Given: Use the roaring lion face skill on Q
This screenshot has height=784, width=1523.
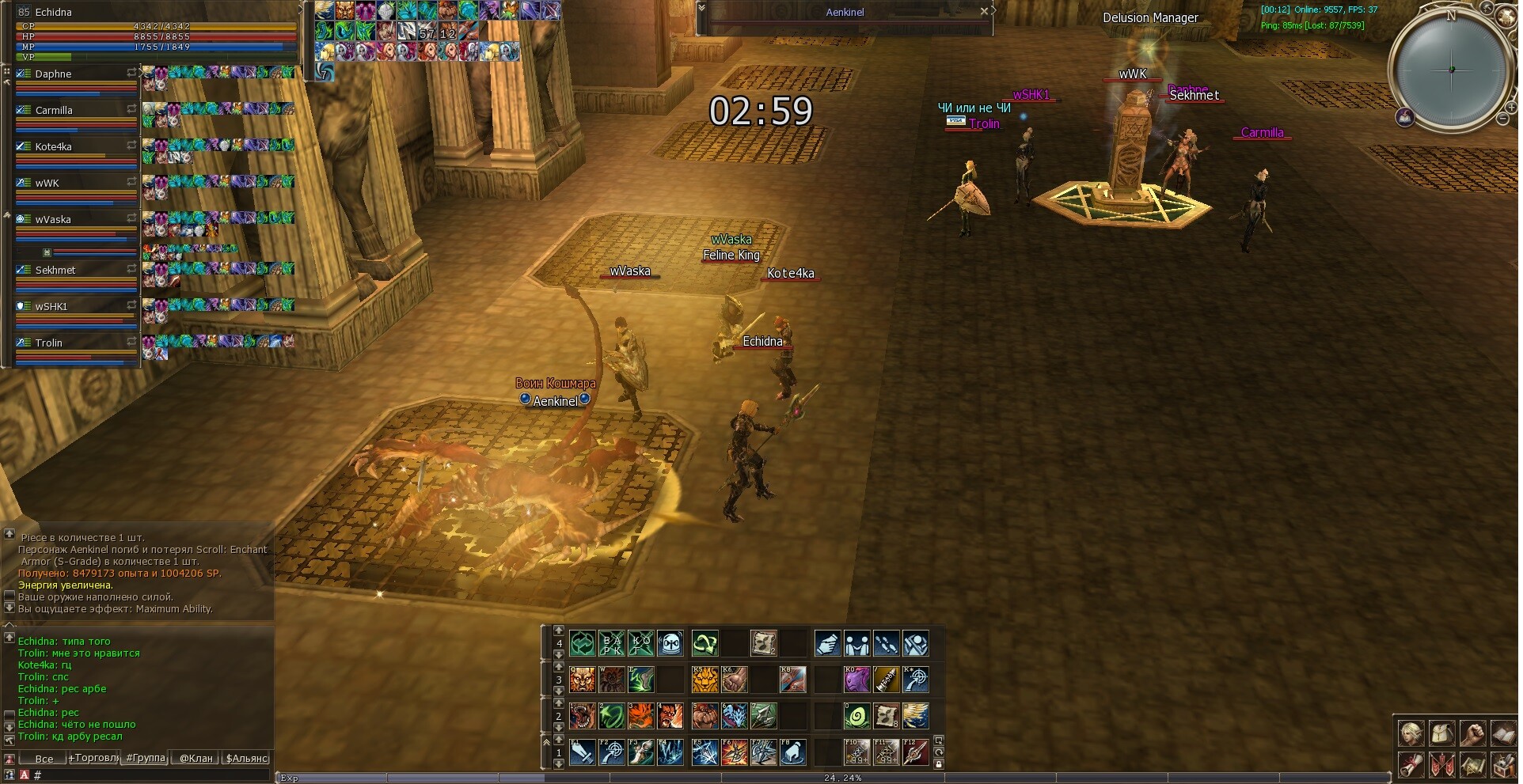Looking at the screenshot, I should tap(583, 680).
